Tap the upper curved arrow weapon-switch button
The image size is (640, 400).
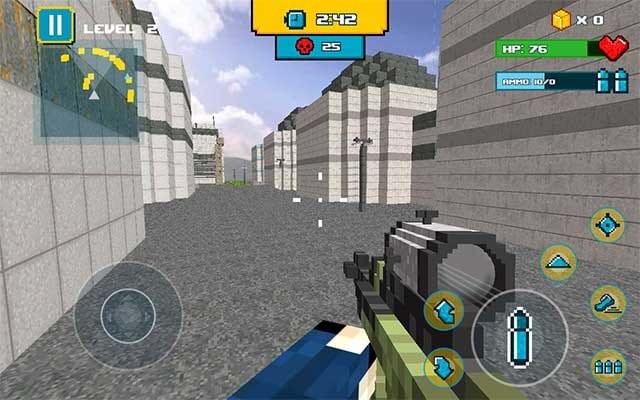tap(443, 310)
